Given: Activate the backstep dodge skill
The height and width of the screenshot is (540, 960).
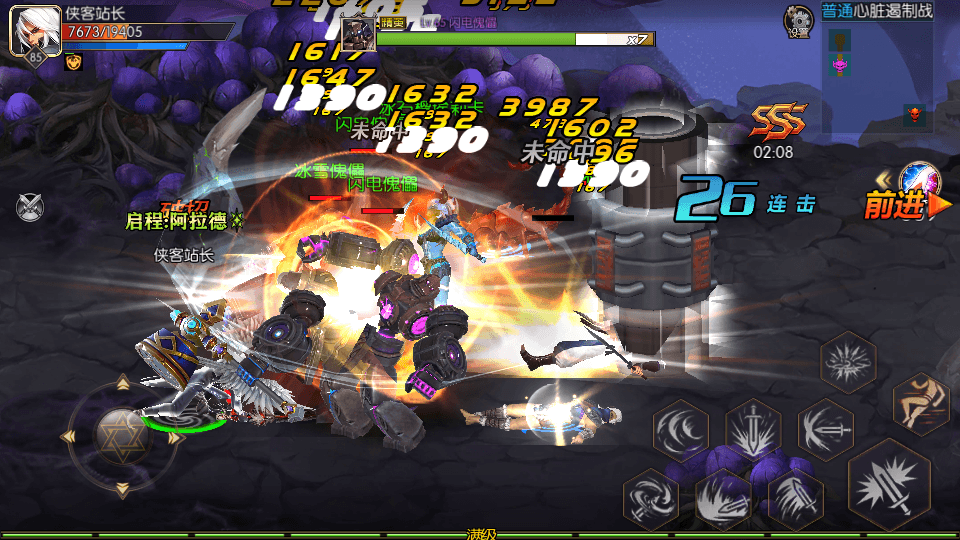Looking at the screenshot, I should [920, 403].
